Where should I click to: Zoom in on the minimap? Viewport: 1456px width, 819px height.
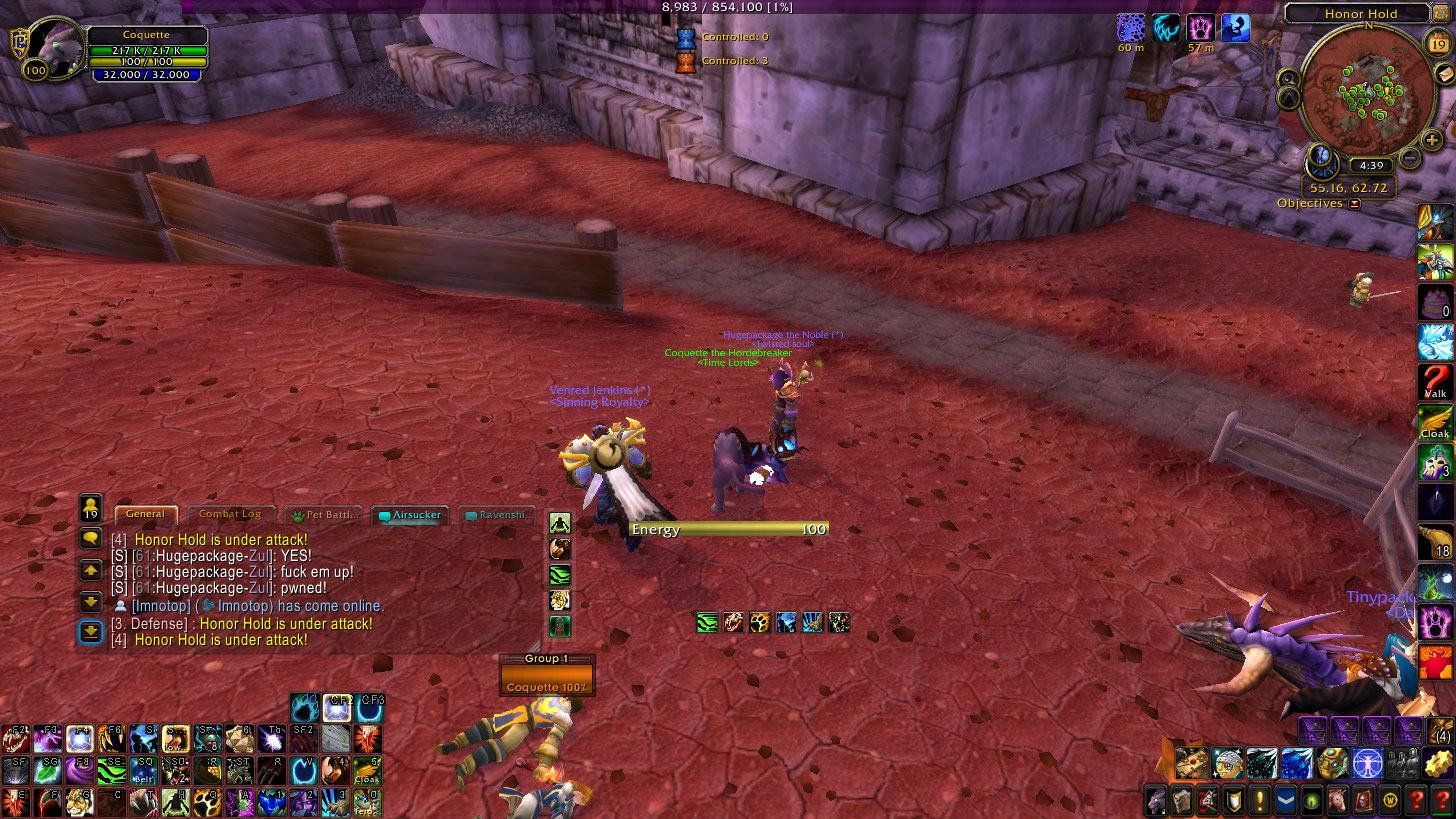pos(1432,141)
